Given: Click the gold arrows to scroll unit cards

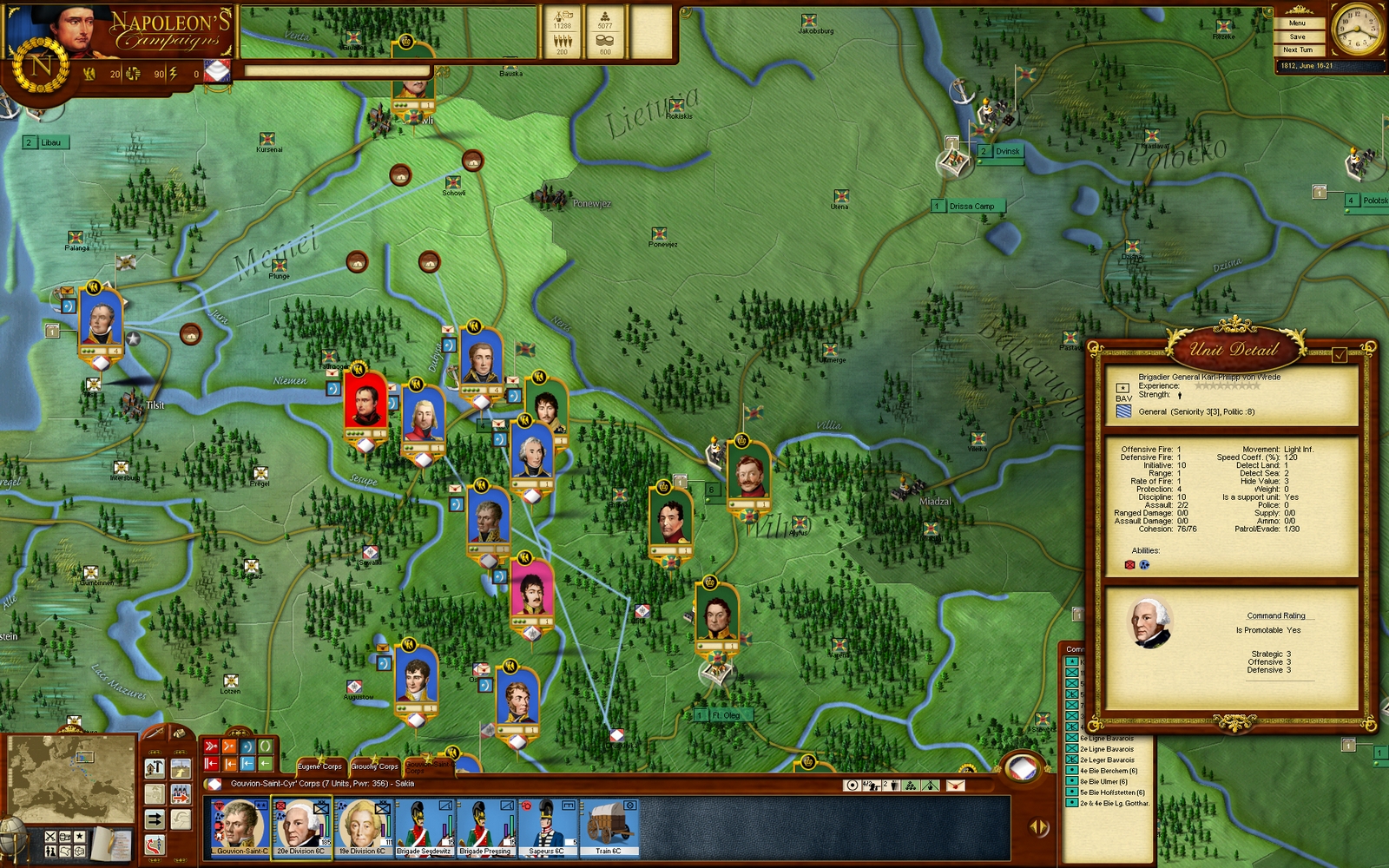Looking at the screenshot, I should pos(1038,827).
